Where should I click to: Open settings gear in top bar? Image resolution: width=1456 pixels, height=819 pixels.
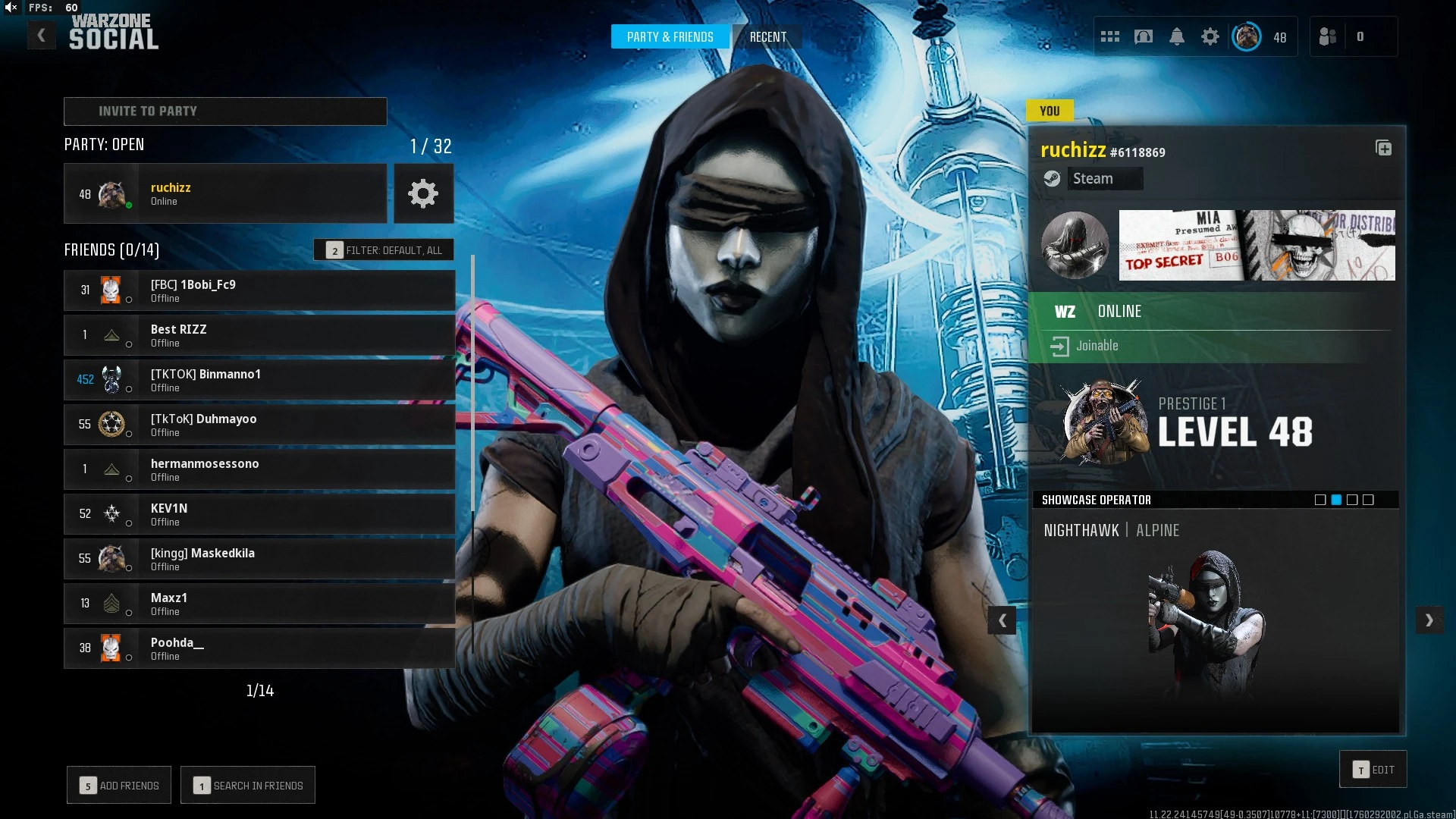pos(1210,36)
